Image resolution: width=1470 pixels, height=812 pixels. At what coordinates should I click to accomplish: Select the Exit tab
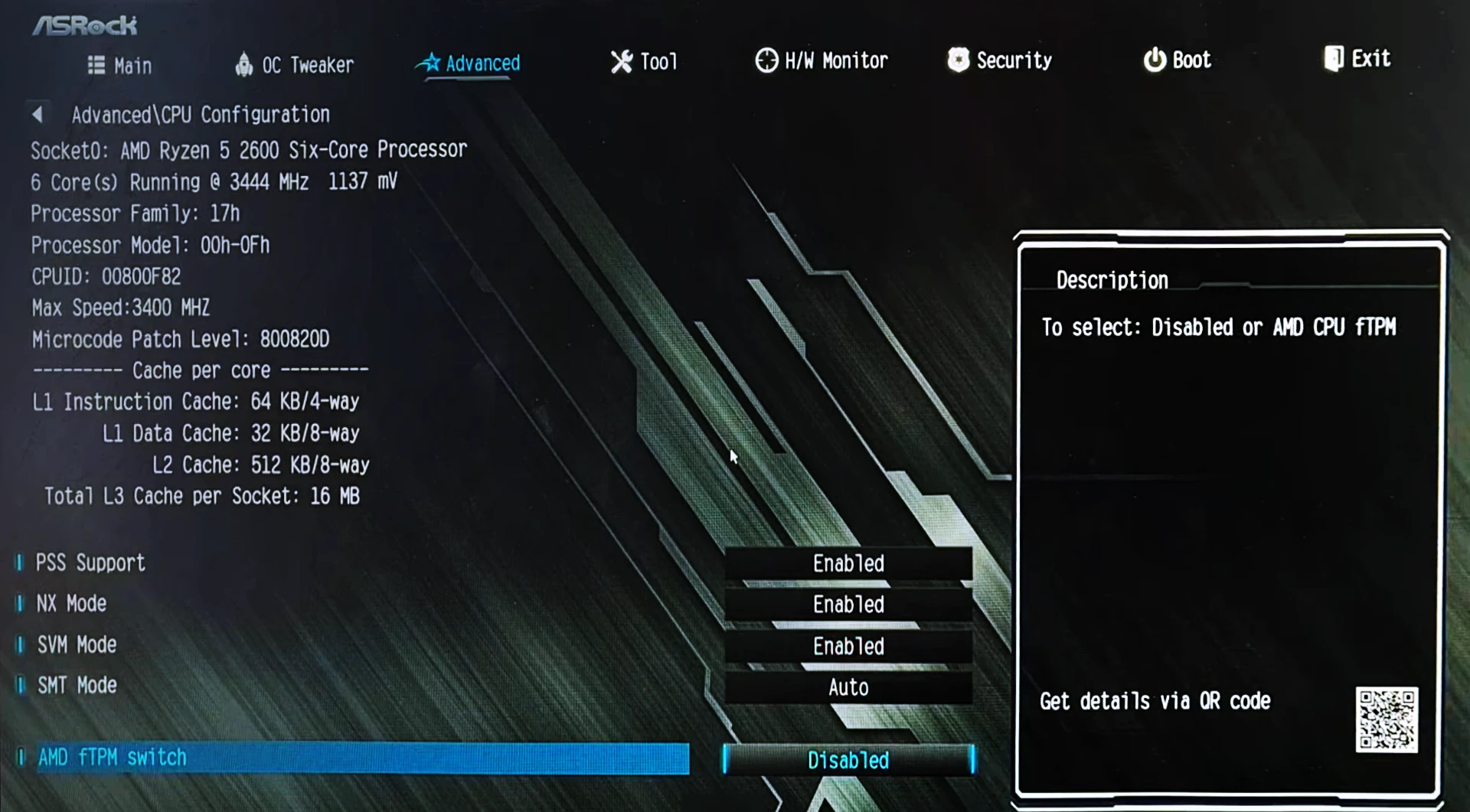click(1357, 59)
